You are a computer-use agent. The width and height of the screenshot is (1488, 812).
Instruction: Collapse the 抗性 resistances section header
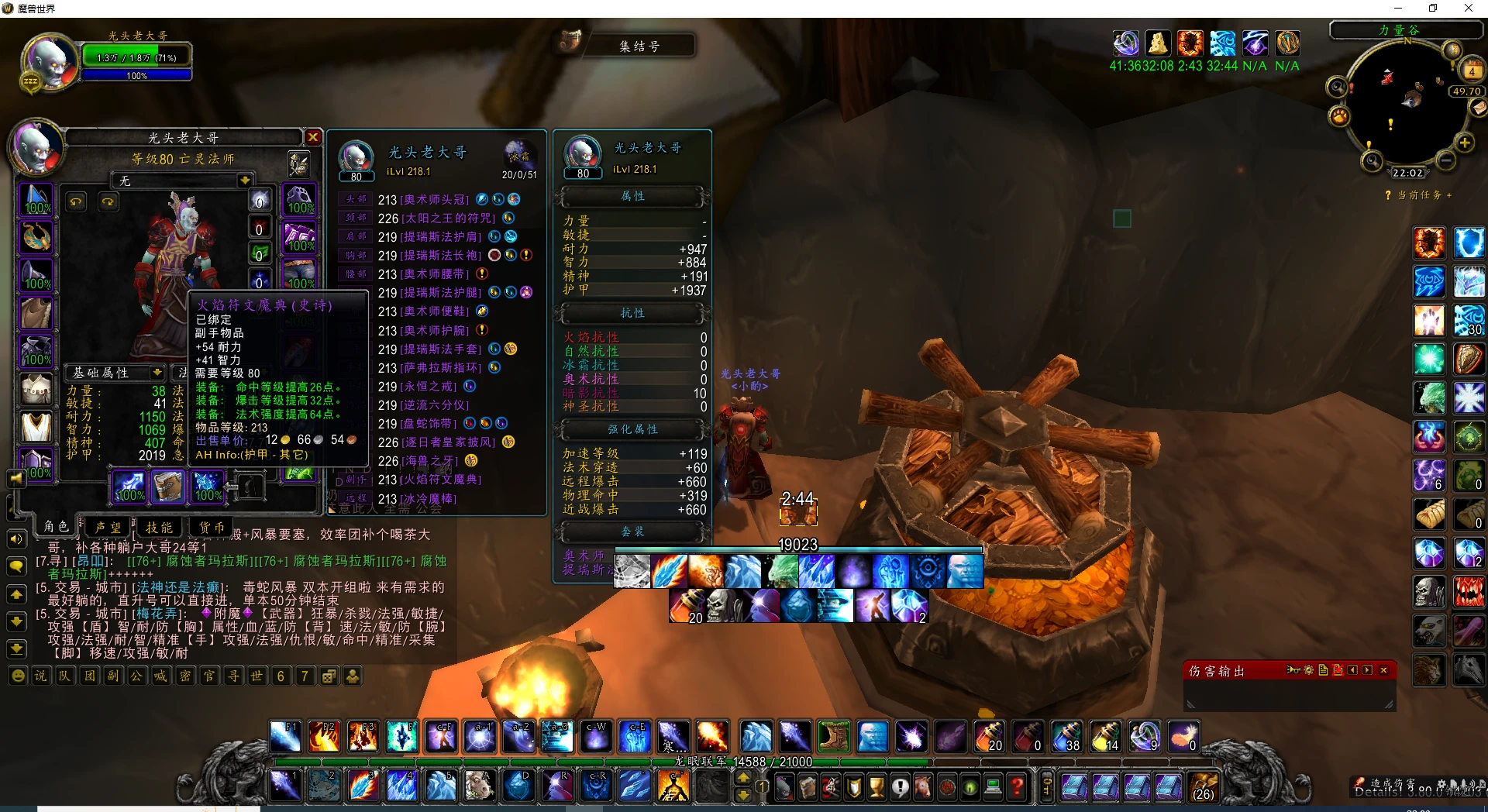click(x=632, y=313)
